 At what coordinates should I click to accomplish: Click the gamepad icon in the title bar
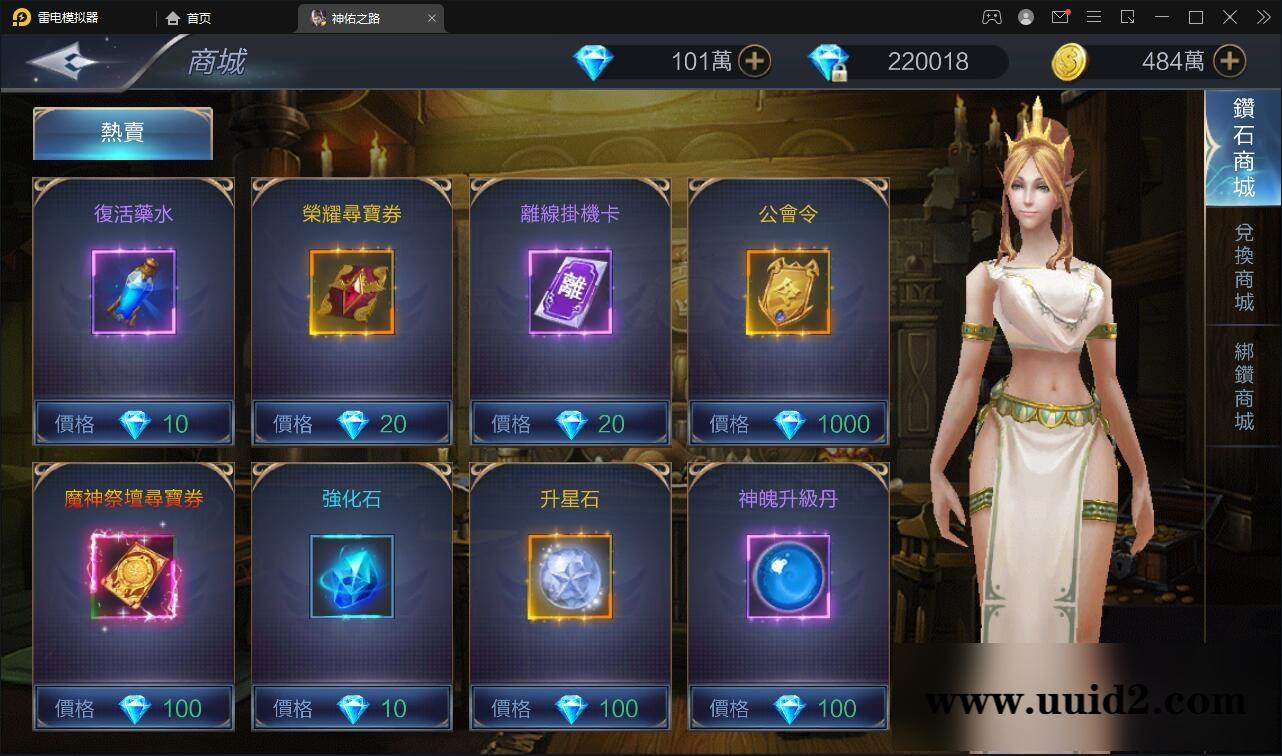click(x=991, y=17)
